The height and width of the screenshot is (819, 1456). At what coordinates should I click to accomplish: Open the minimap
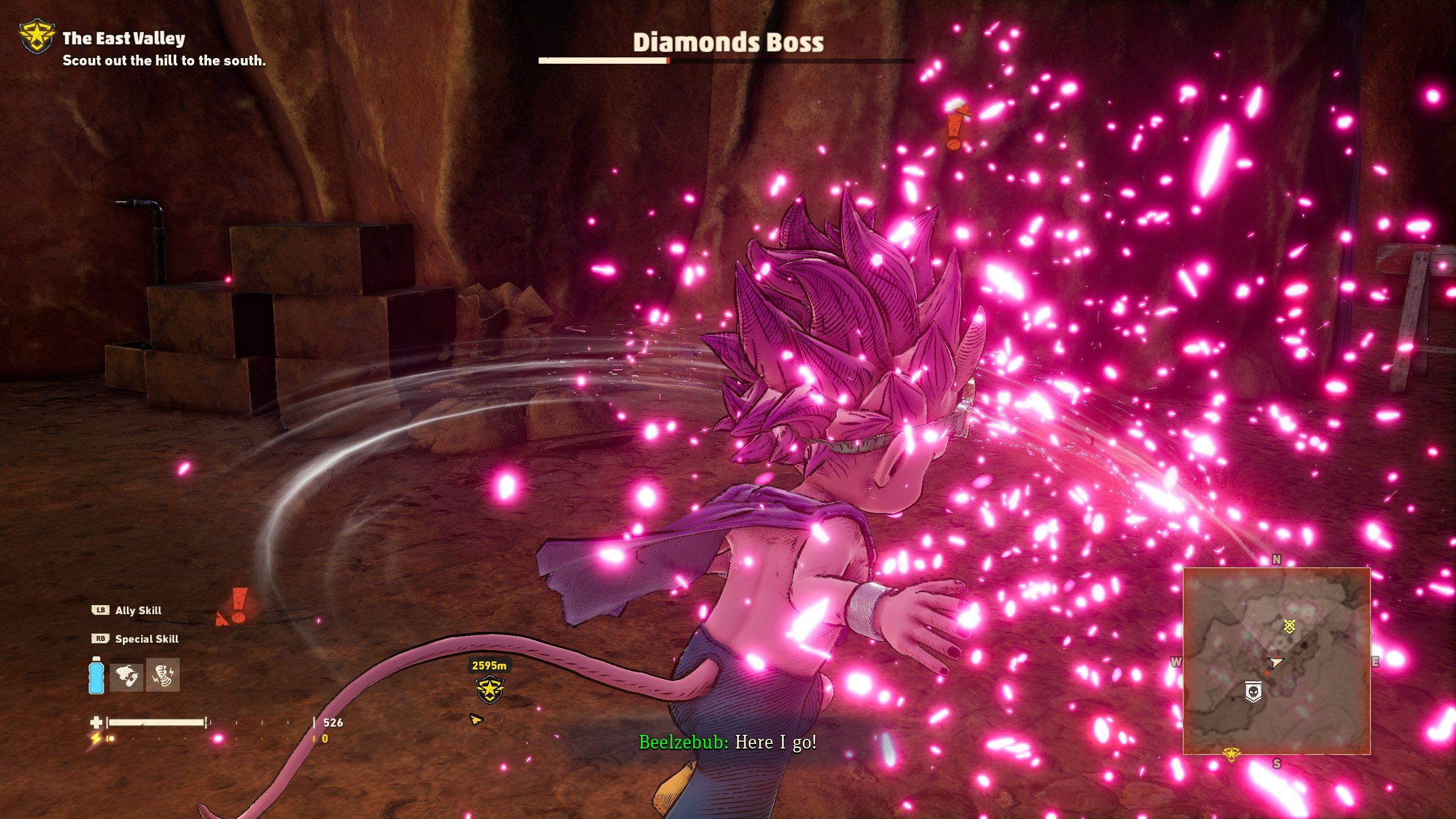click(x=1276, y=661)
